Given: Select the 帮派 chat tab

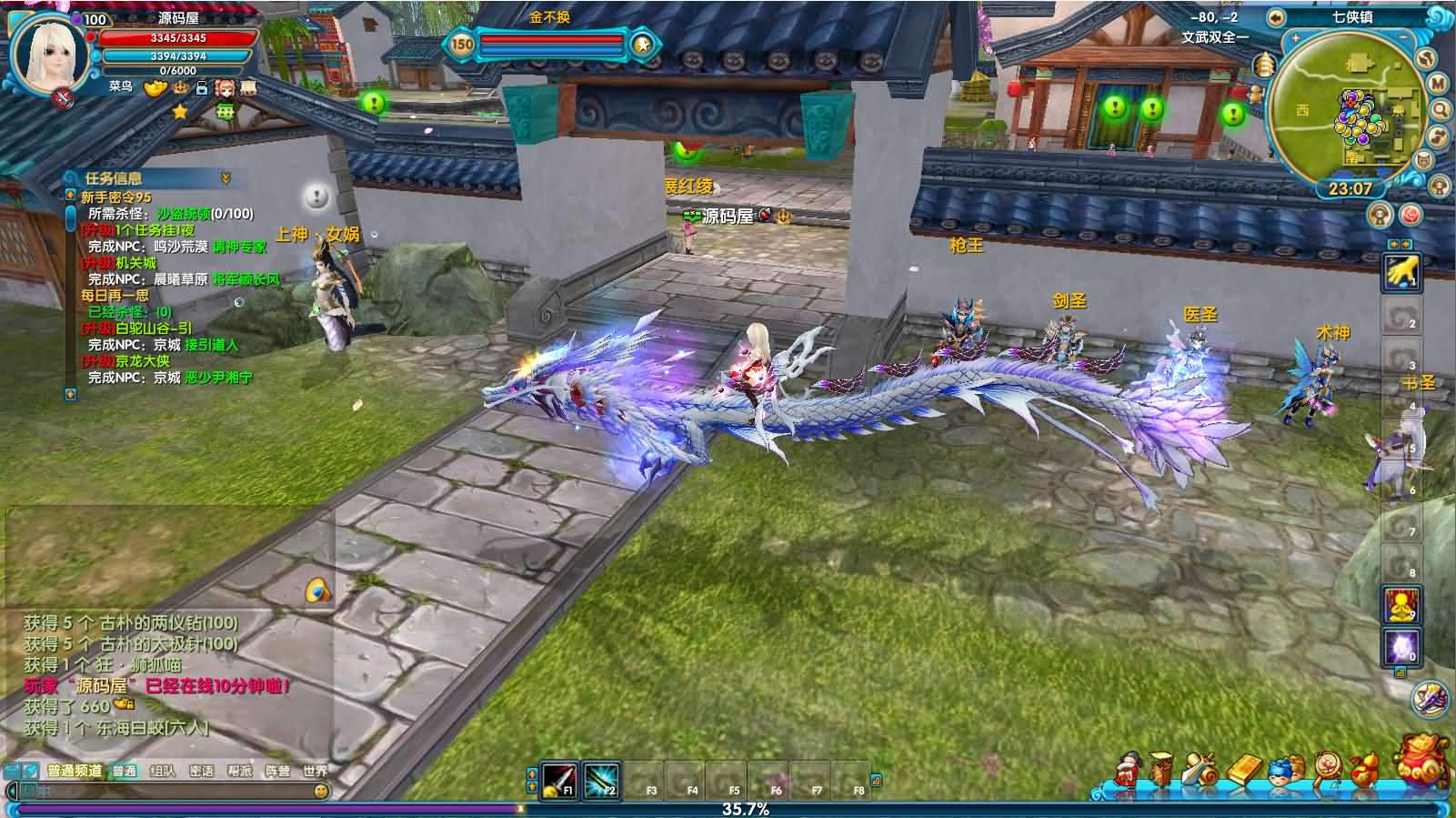Looking at the screenshot, I should (239, 771).
